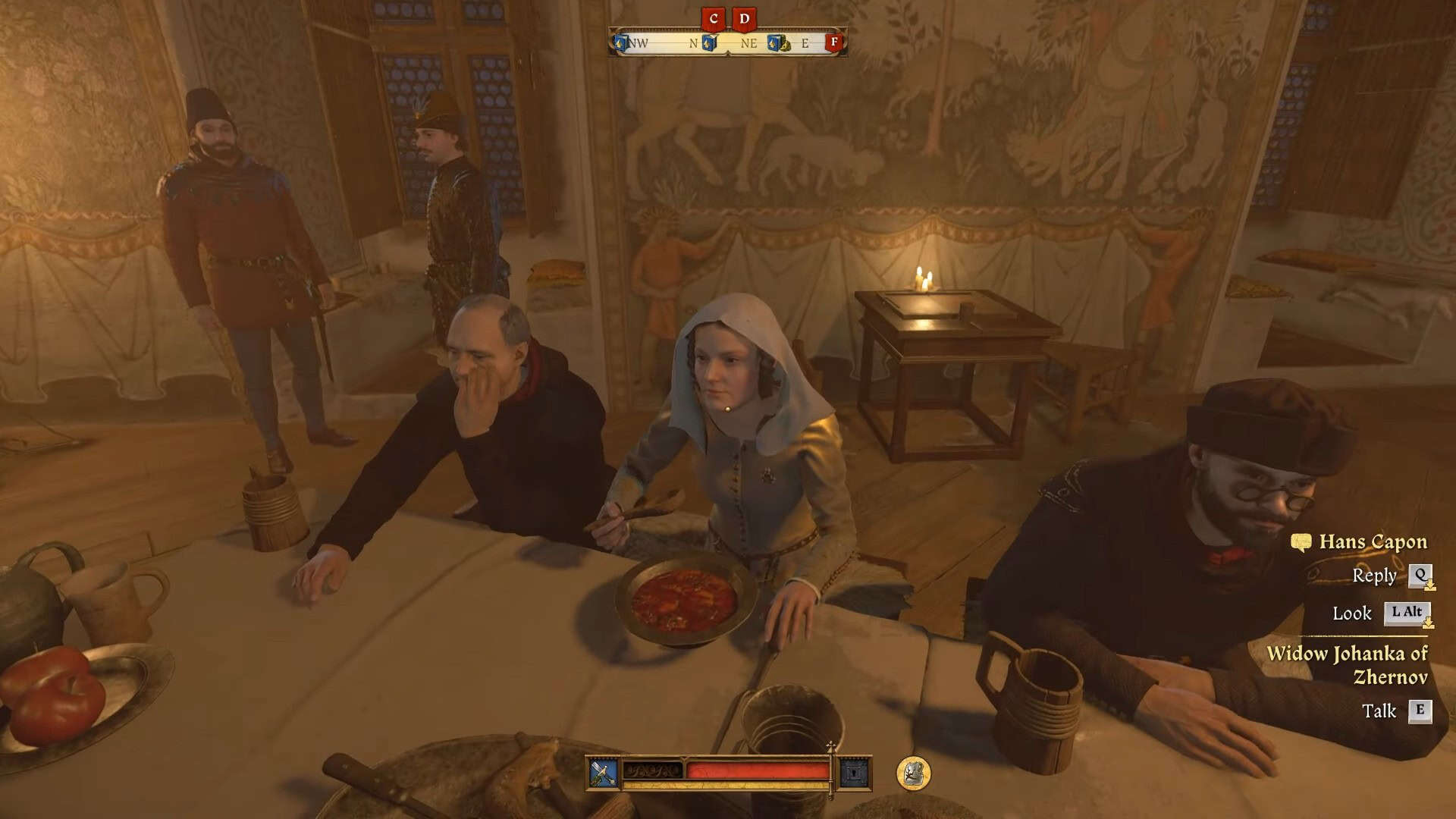The height and width of the screenshot is (819, 1456).
Task: Select the red C quest marker
Action: pos(713,19)
